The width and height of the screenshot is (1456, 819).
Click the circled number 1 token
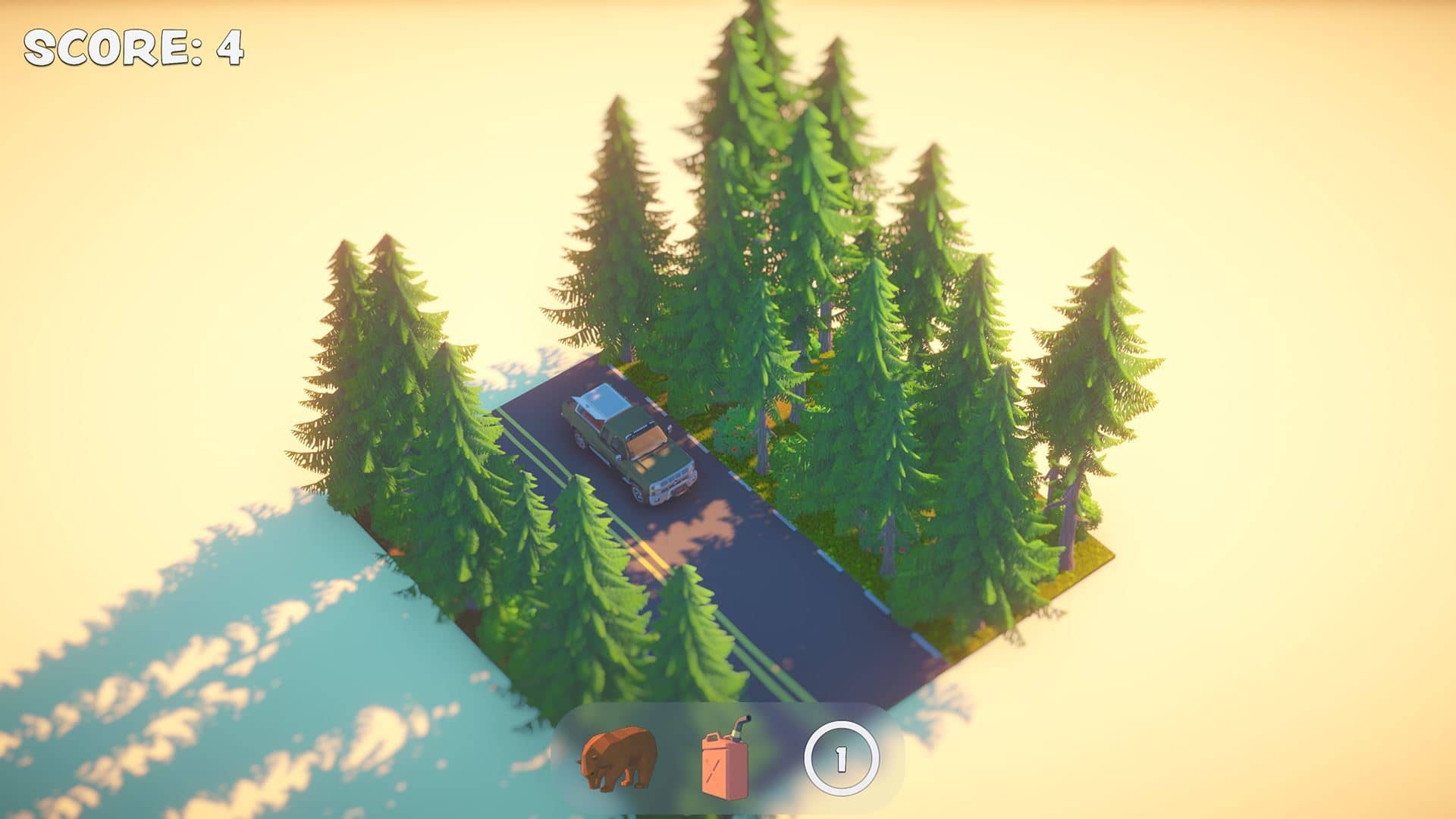point(841,759)
